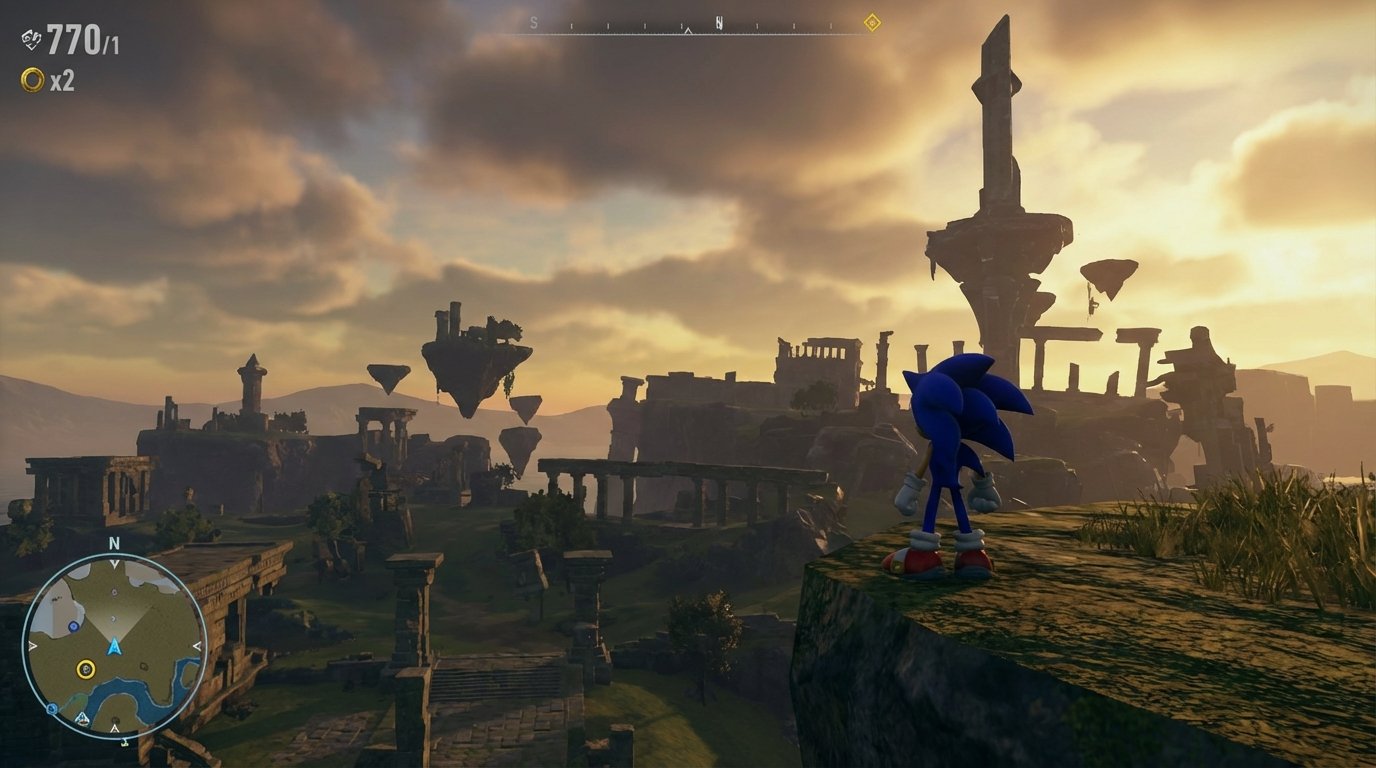Screen dimensions: 1376x768
Task: Select the fishing spot icon near the minimap bottom
Action: (x=82, y=719)
